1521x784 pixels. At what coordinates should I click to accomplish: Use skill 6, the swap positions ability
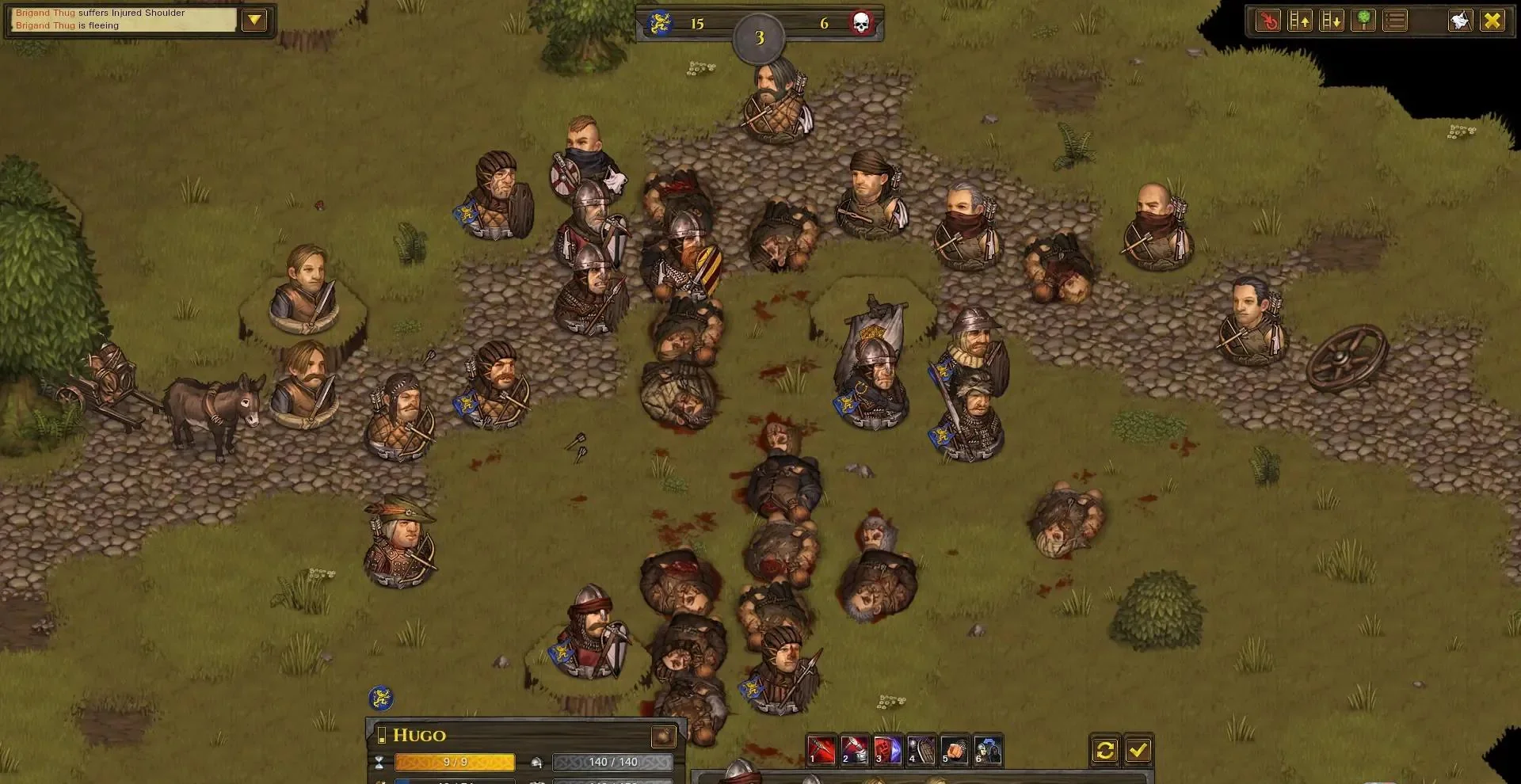pos(988,750)
